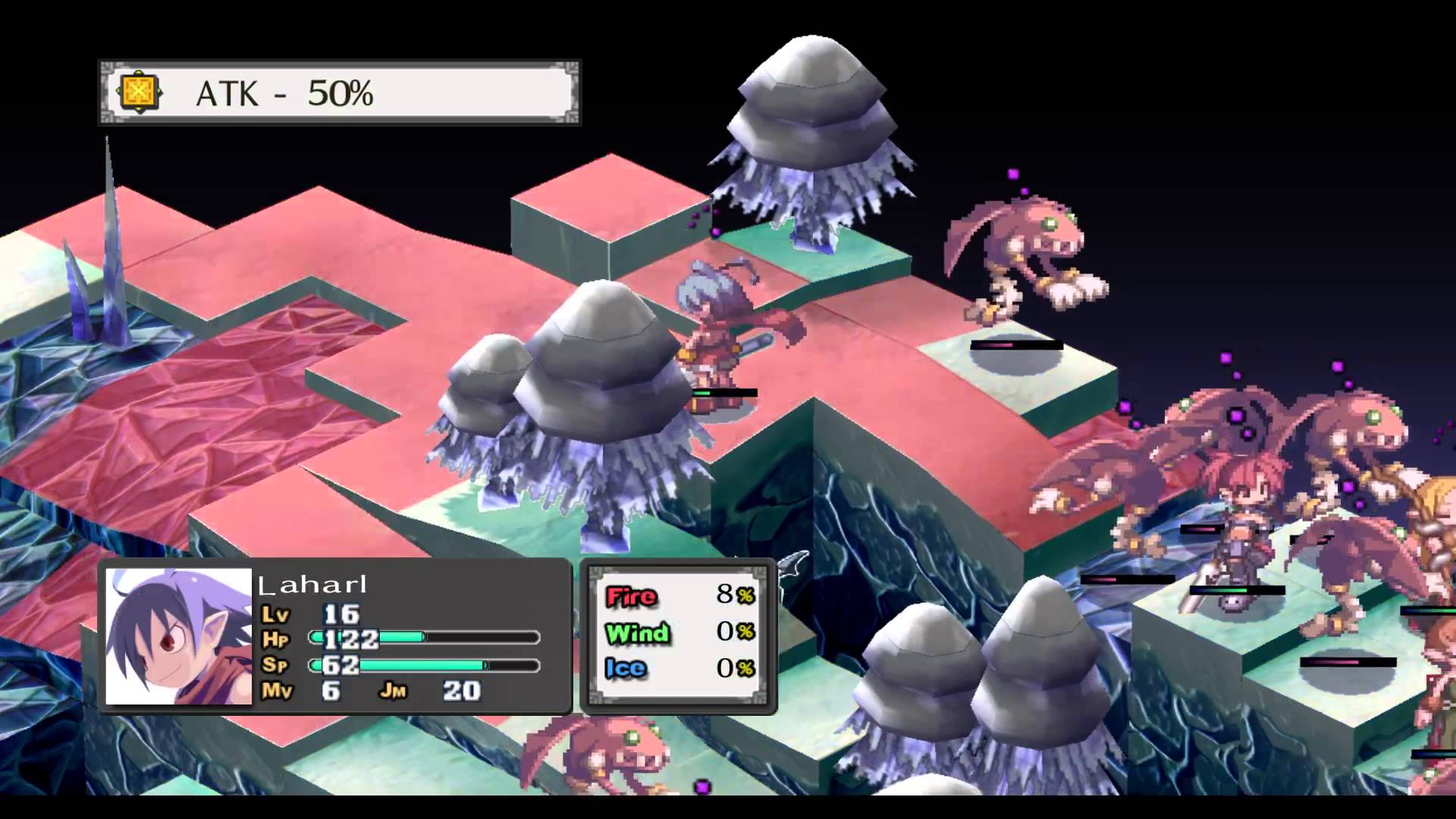
Task: Click Laharl's character portrait
Action: [179, 636]
